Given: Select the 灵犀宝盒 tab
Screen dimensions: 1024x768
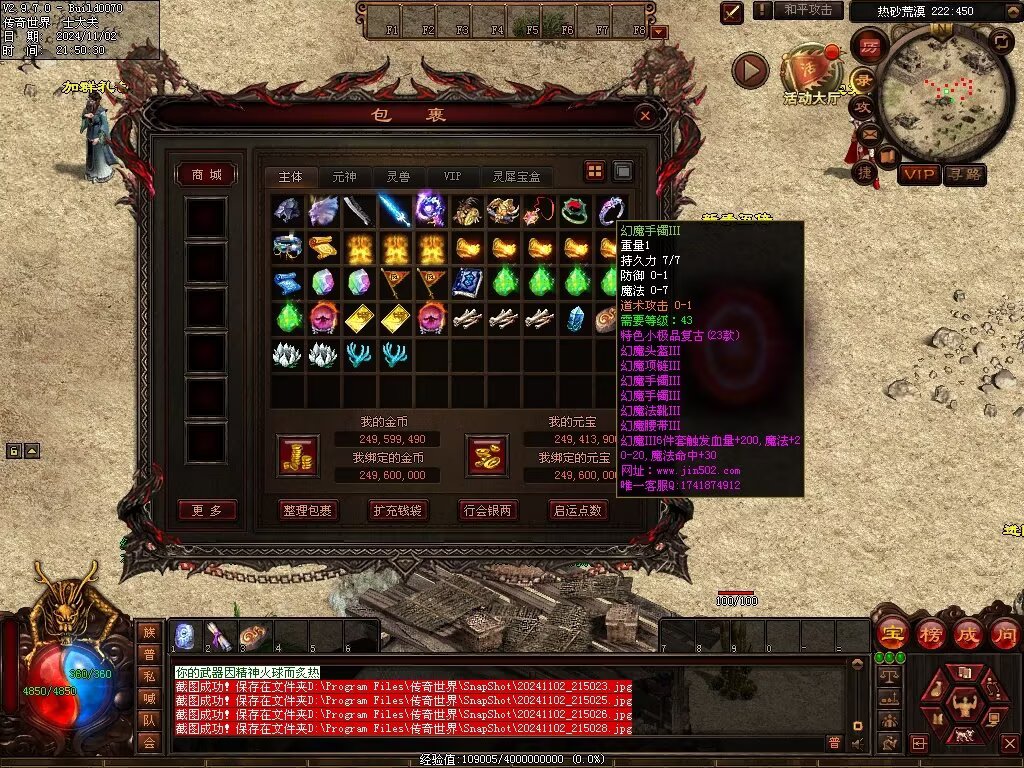Looking at the screenshot, I should (x=516, y=176).
